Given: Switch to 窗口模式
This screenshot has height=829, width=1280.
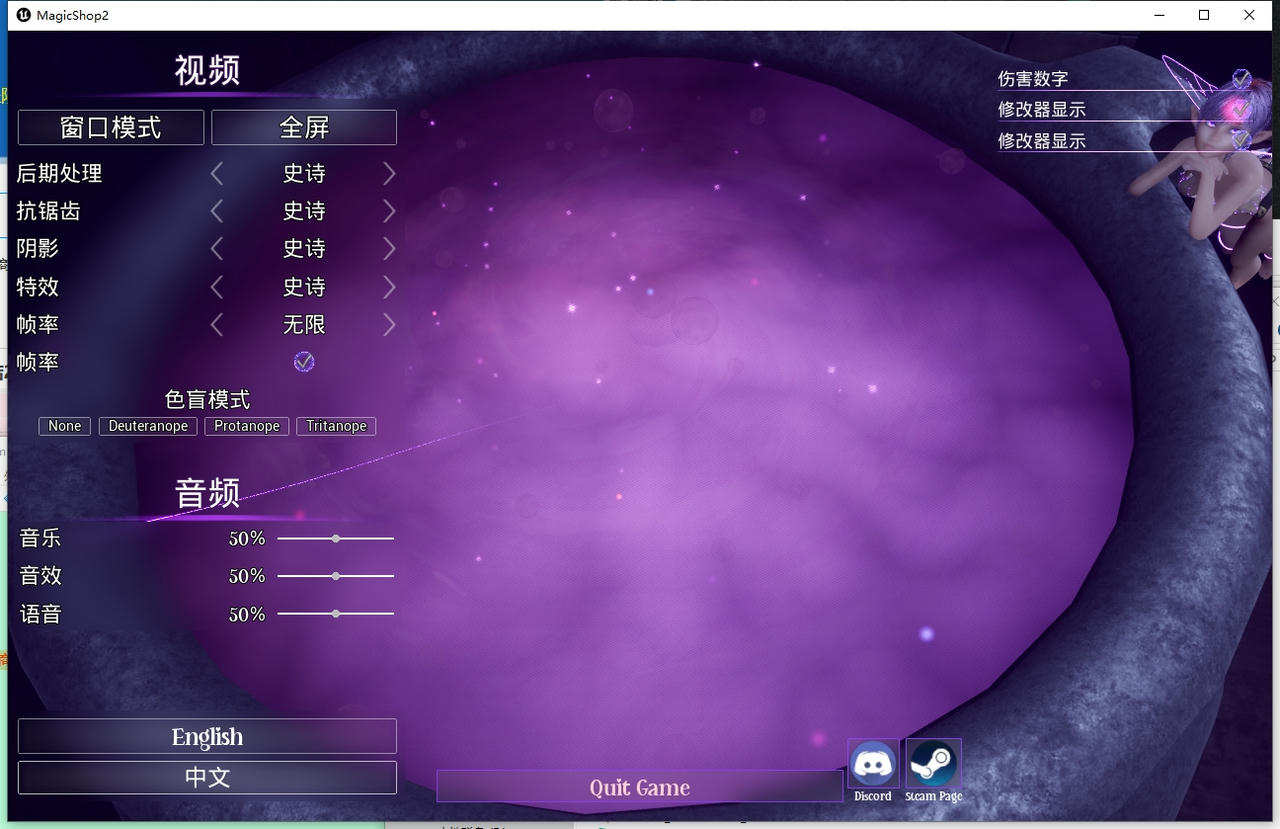Looking at the screenshot, I should [x=110, y=127].
